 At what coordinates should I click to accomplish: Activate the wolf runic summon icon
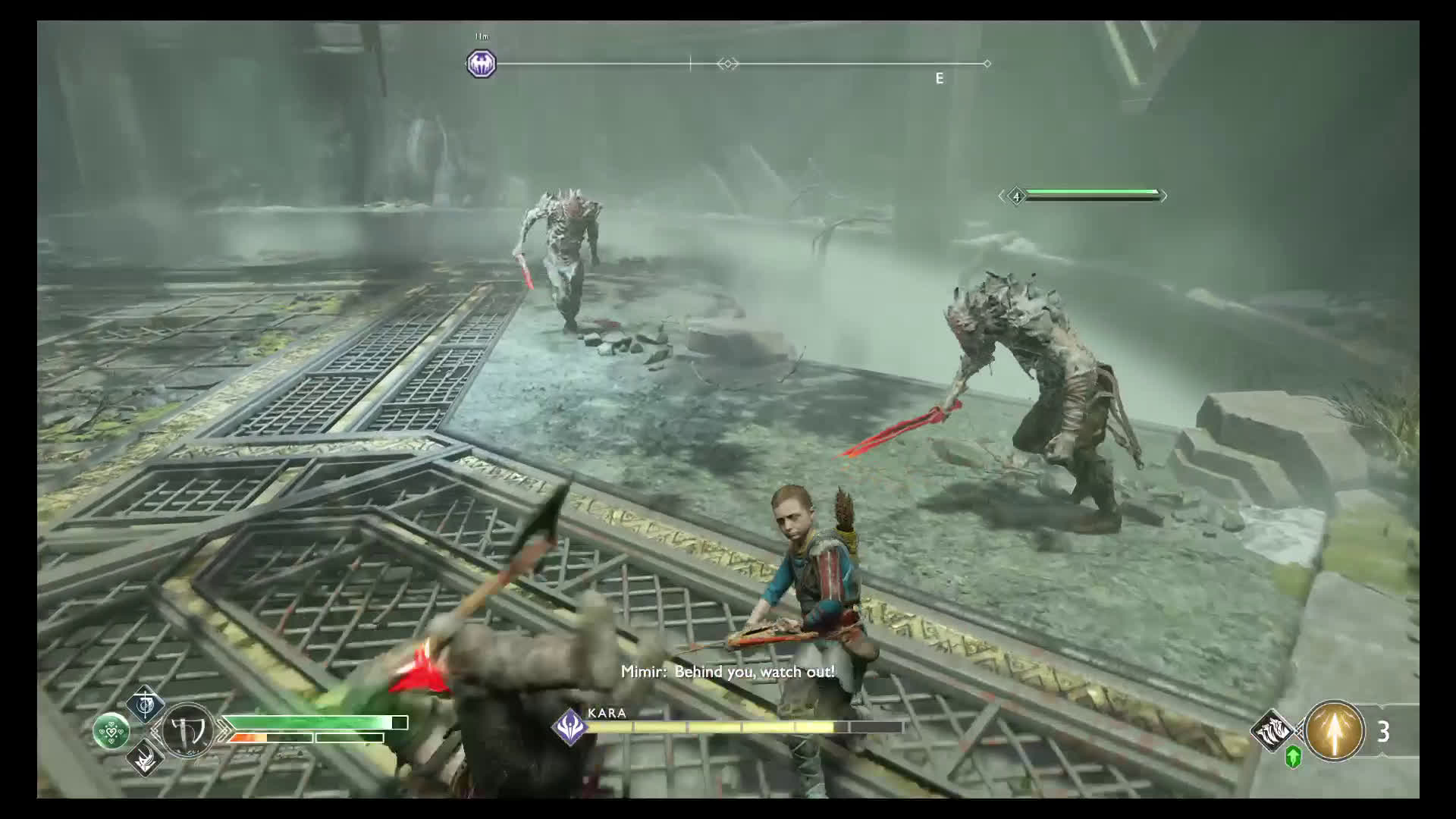click(x=1273, y=730)
